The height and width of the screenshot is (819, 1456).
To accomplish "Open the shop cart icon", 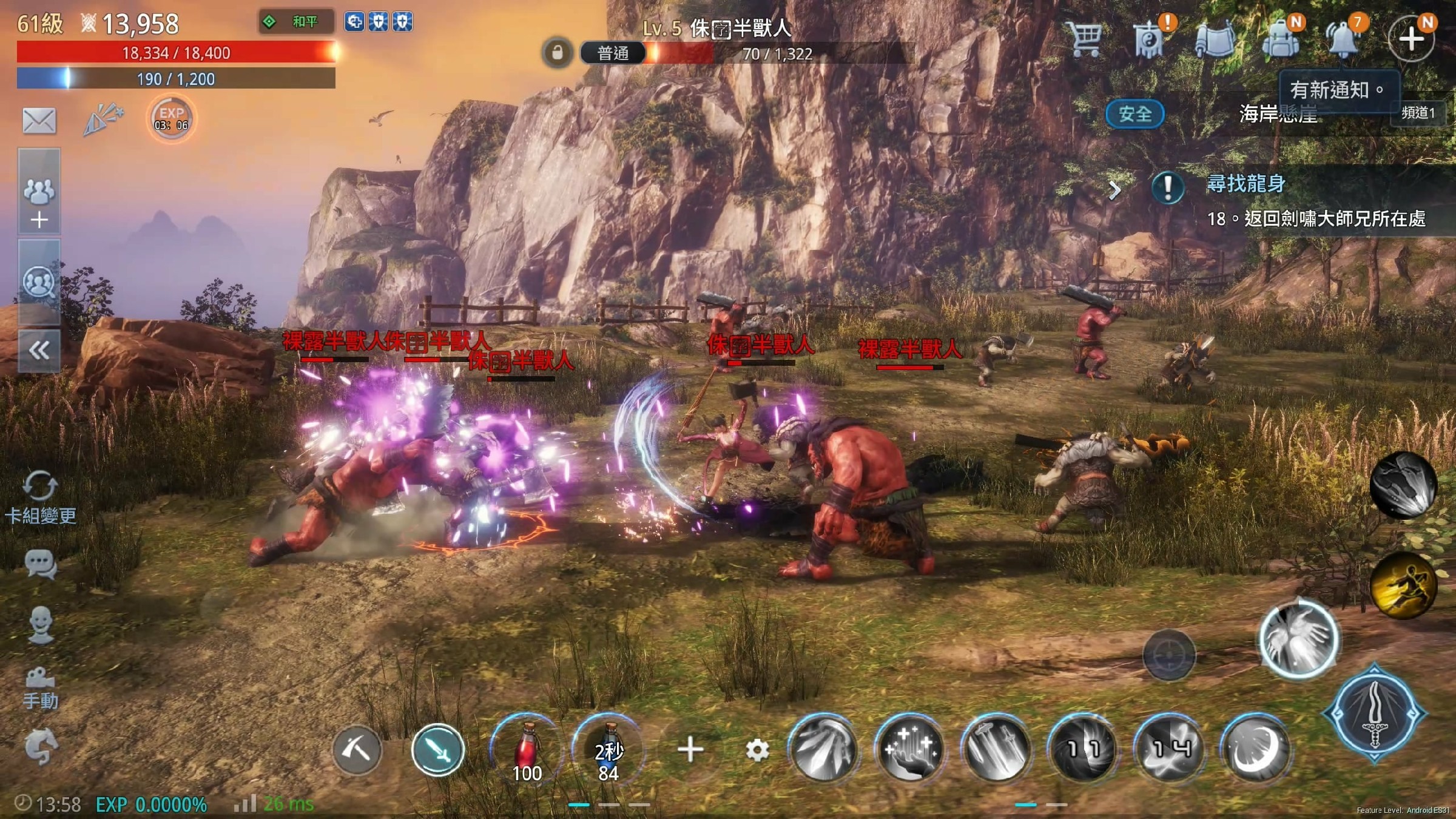I will point(1085,39).
